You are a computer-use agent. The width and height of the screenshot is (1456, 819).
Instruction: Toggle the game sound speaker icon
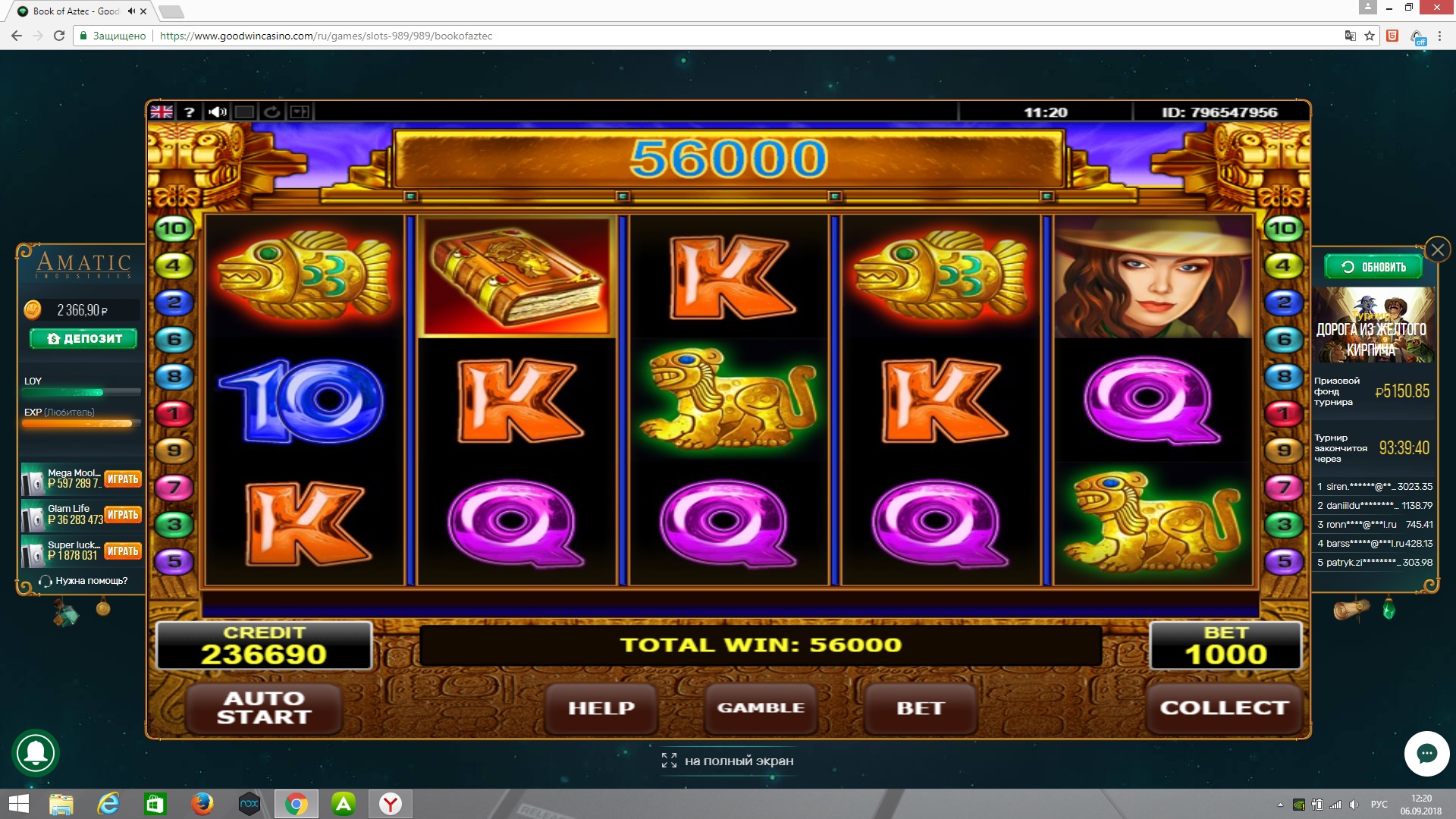[218, 112]
